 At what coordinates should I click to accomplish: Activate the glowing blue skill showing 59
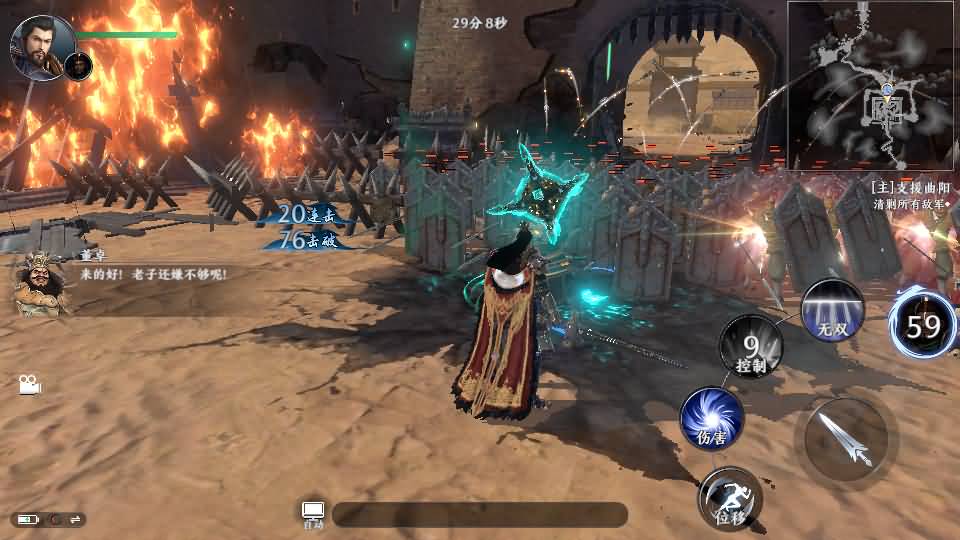(923, 325)
